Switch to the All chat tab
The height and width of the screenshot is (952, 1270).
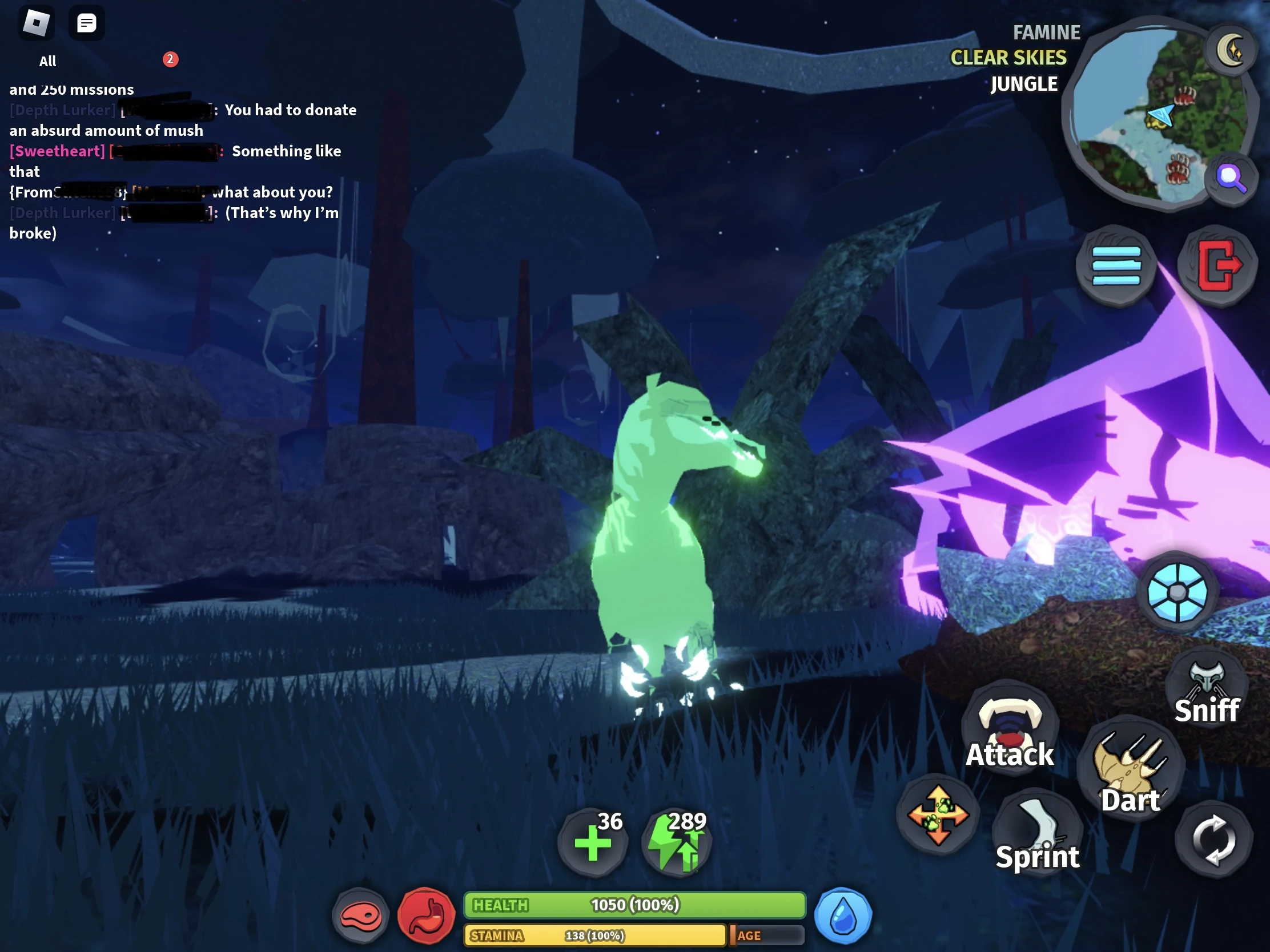pyautogui.click(x=47, y=61)
